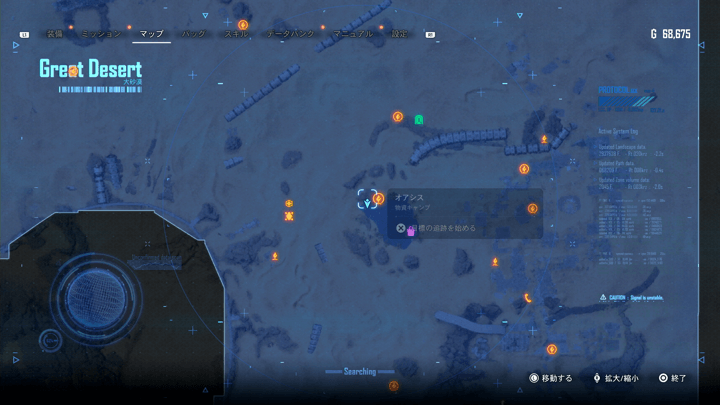The image size is (720, 405).
Task: Open the バッグ bag tab
Action: (196, 34)
